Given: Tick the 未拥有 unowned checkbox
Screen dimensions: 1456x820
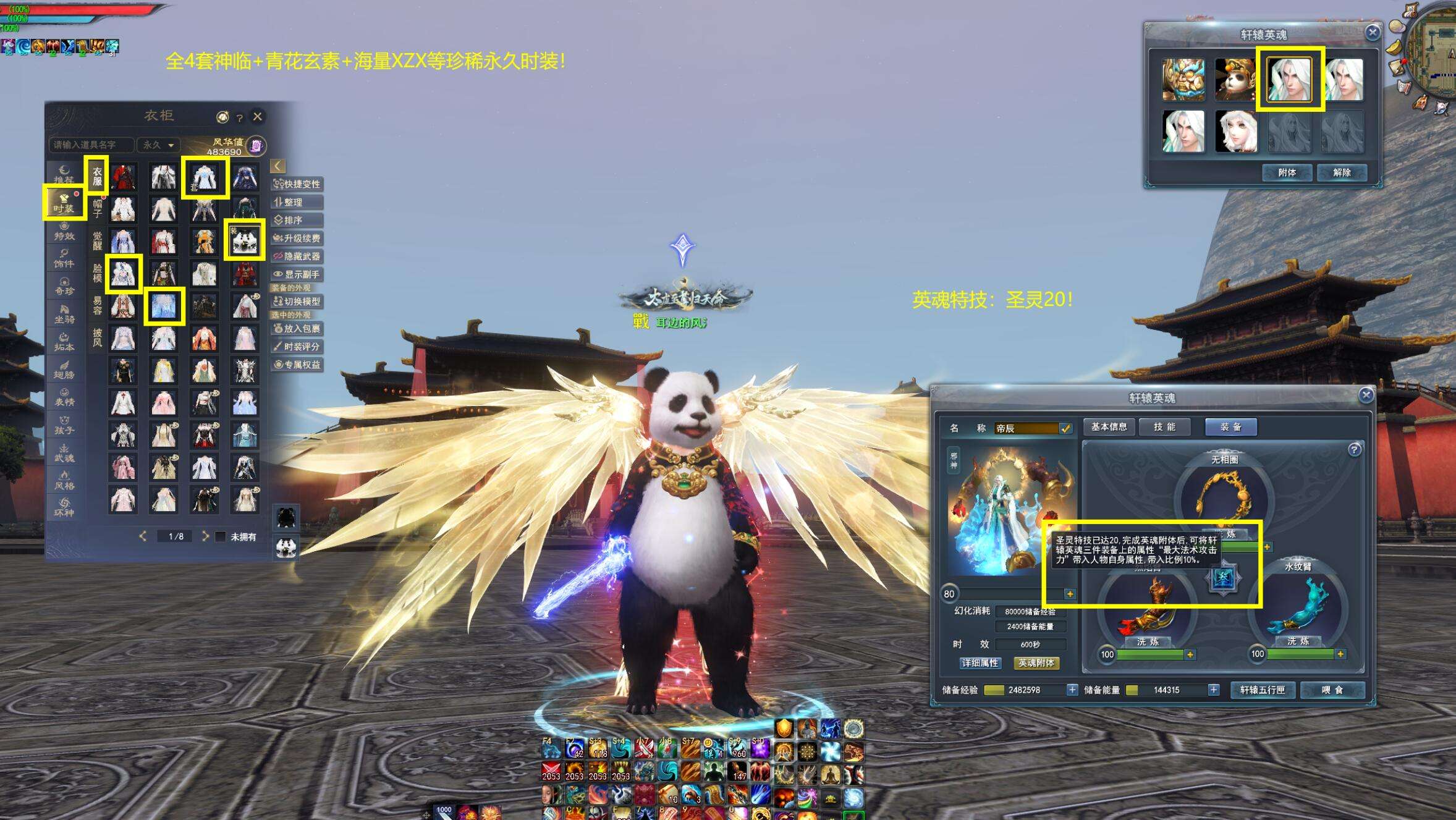Looking at the screenshot, I should (221, 536).
